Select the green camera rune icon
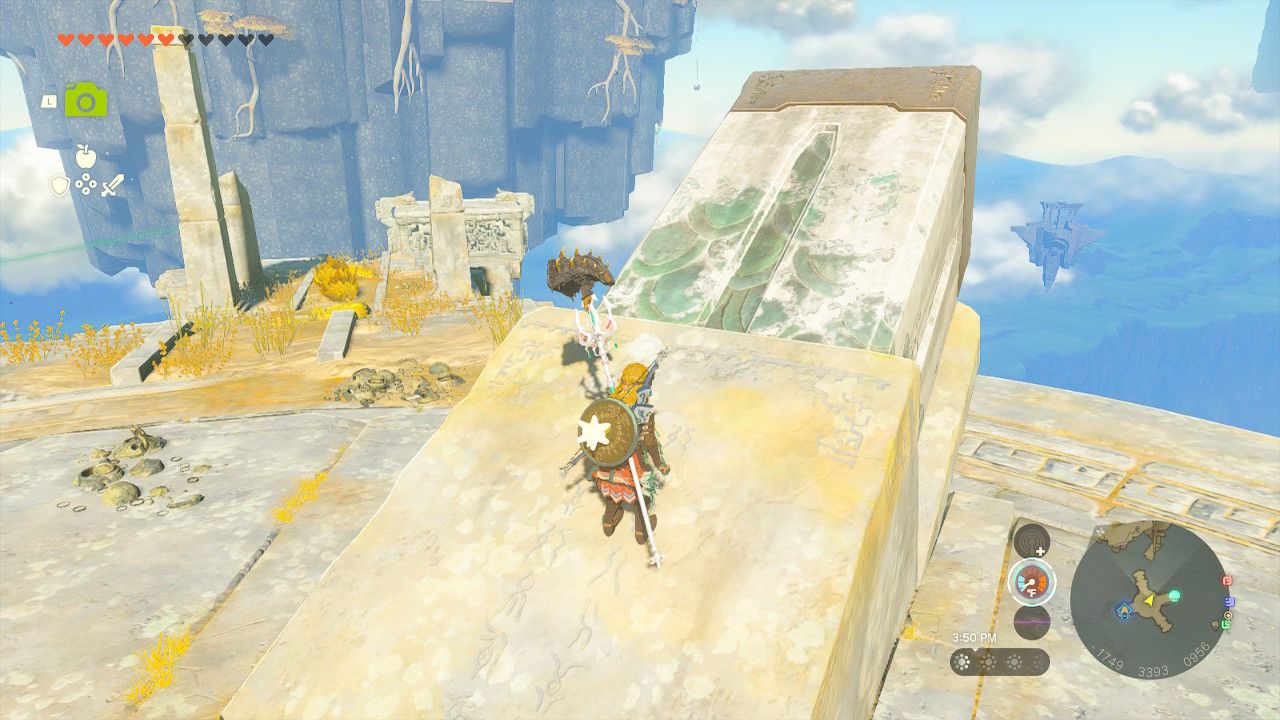1280x720 pixels. [x=85, y=99]
